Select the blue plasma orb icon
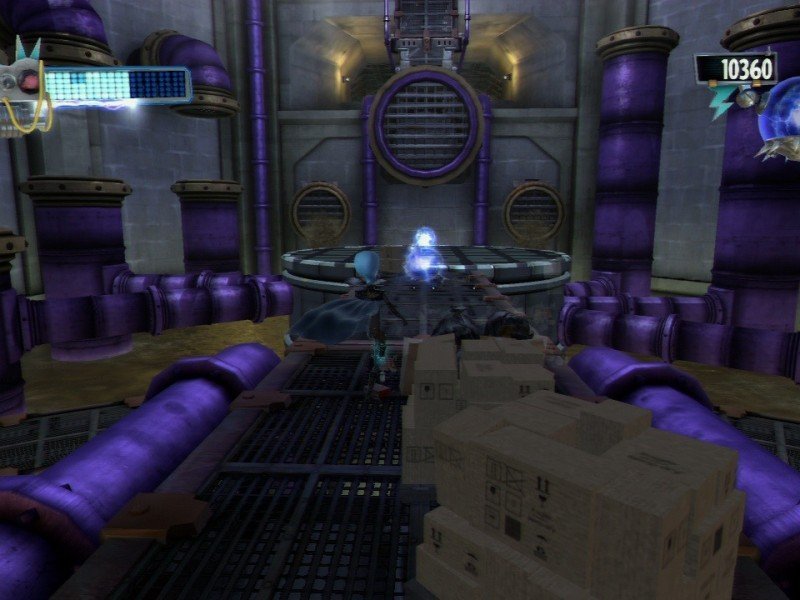Screen dimensions: 800x600 [779, 117]
